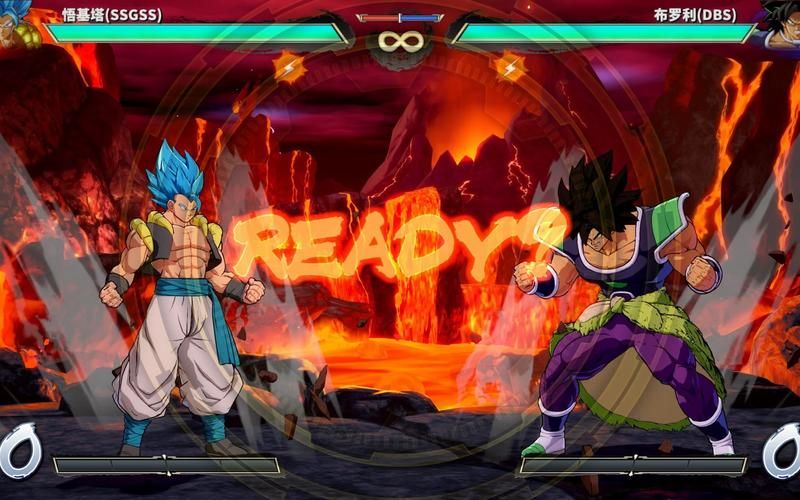Activate Broly's Sparking Blast lightning icon

[510, 67]
